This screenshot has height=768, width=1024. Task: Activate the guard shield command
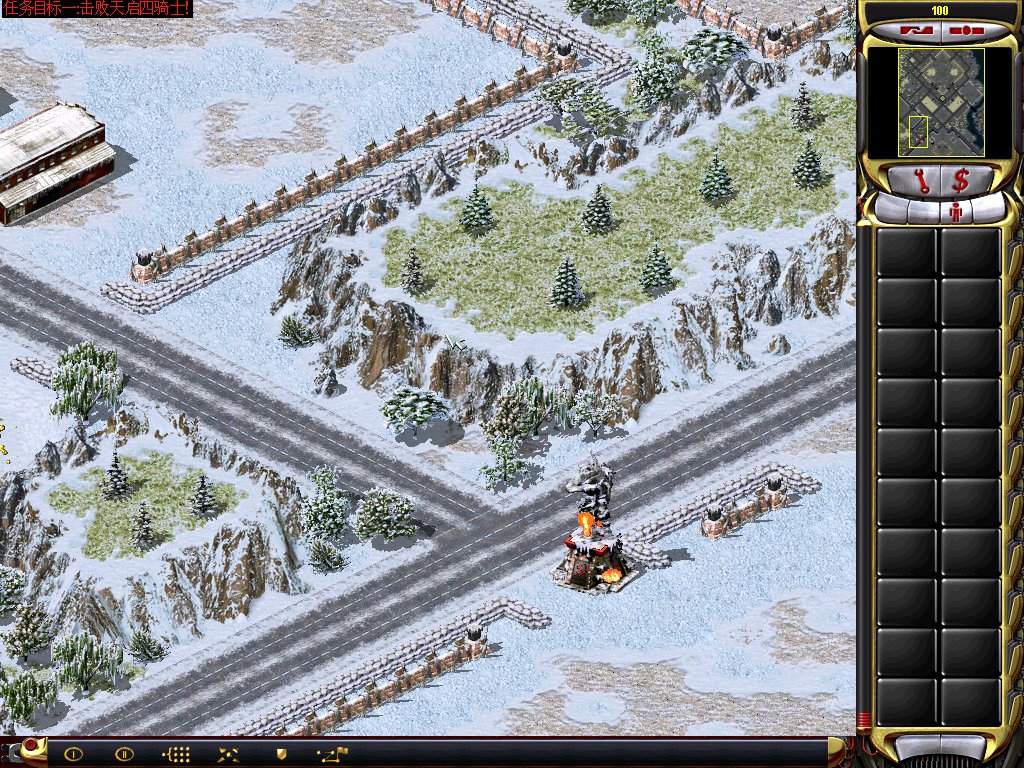281,754
